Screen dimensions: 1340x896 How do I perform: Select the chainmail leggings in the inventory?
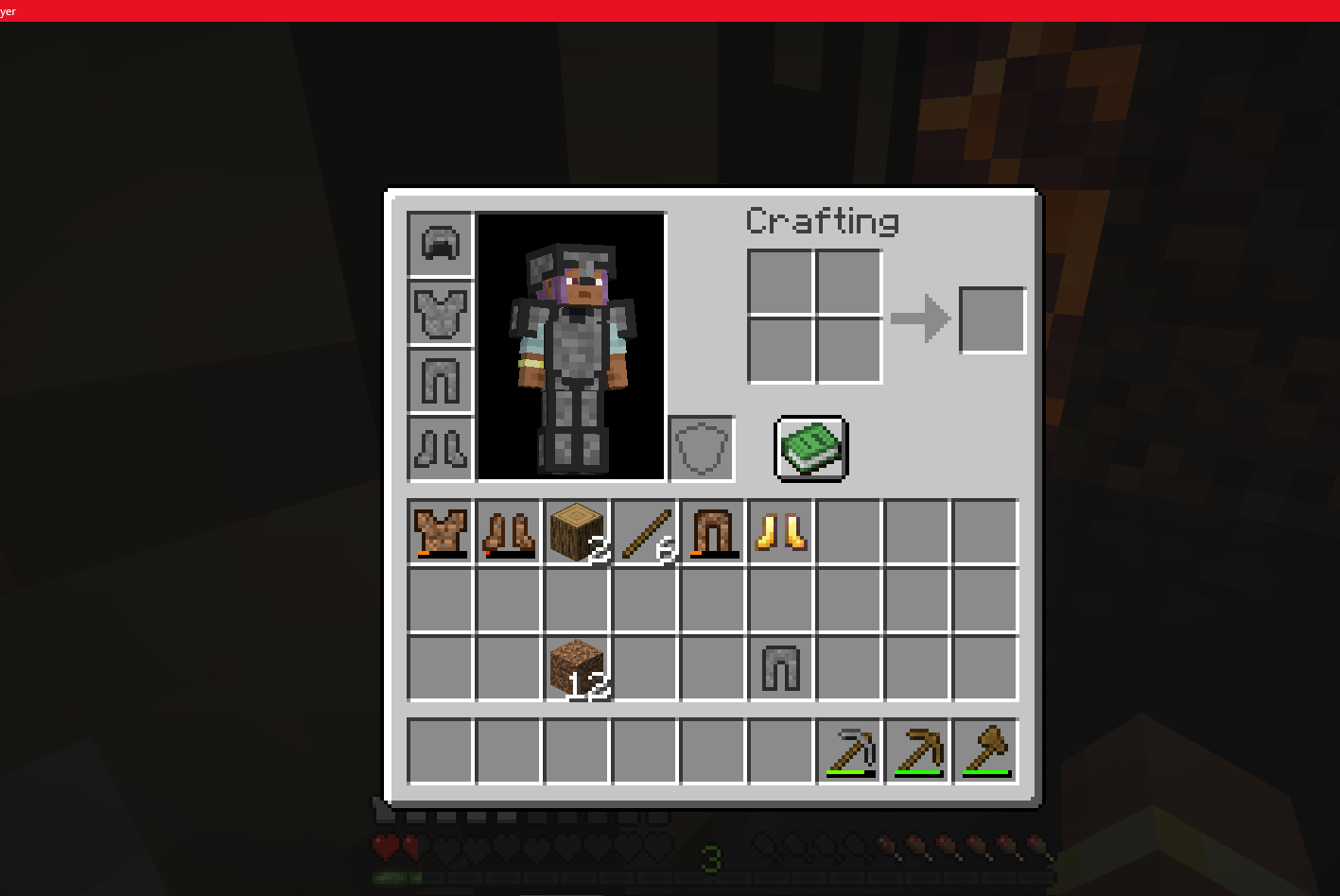pos(780,667)
